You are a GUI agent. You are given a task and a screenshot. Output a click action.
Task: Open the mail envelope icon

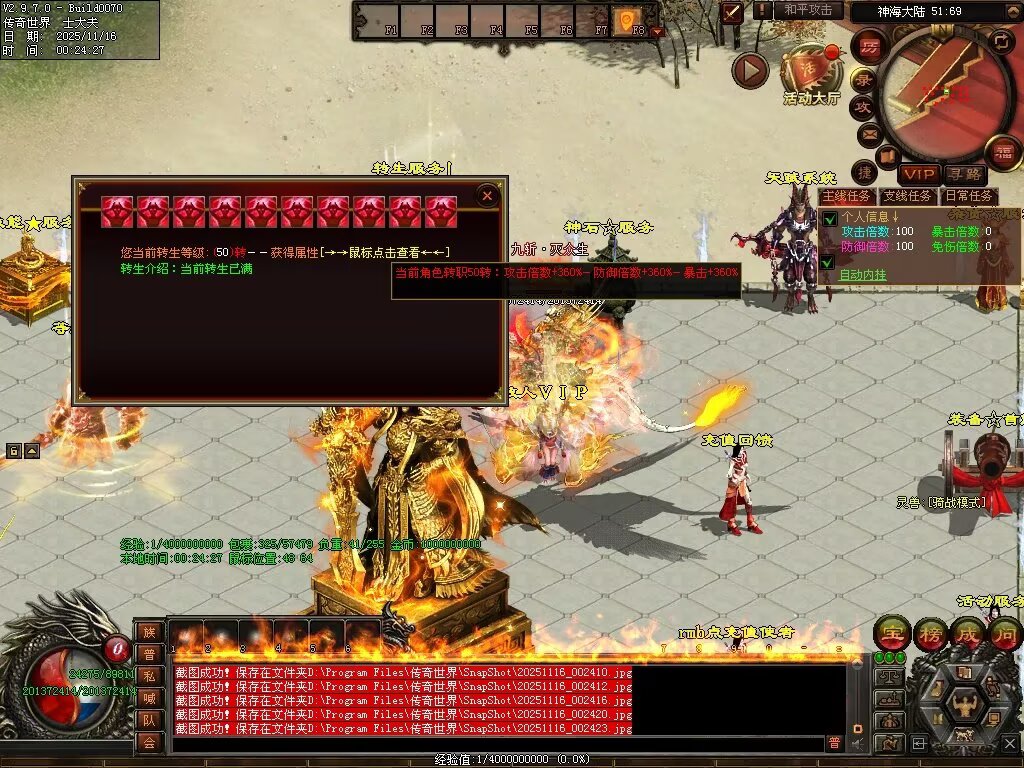[868, 134]
